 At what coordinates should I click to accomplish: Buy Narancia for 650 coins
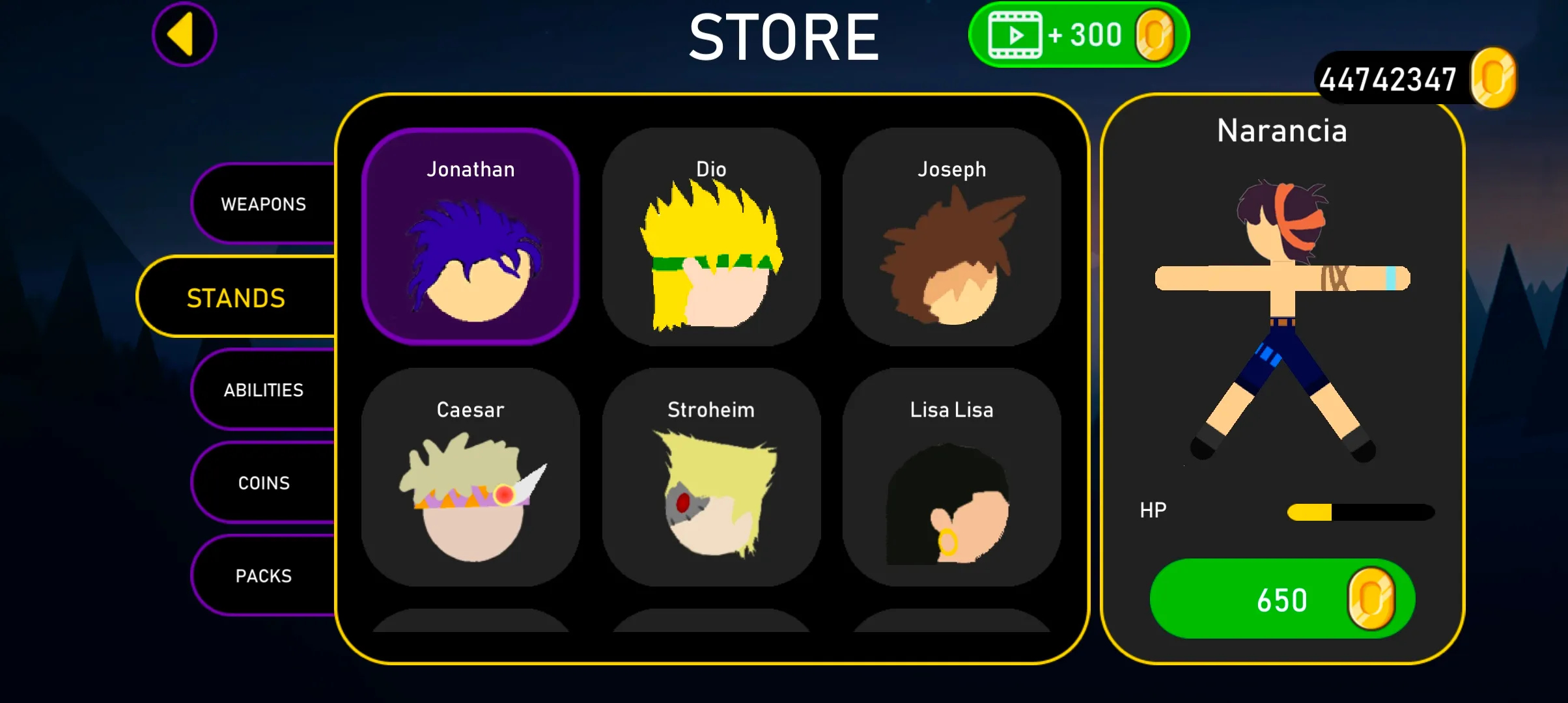click(x=1281, y=599)
